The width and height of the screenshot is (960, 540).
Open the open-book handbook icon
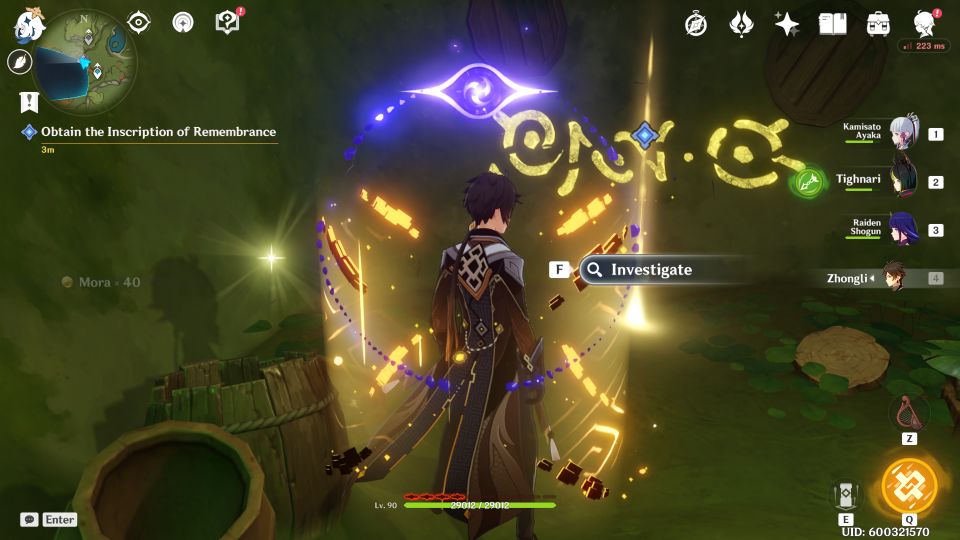coord(832,24)
